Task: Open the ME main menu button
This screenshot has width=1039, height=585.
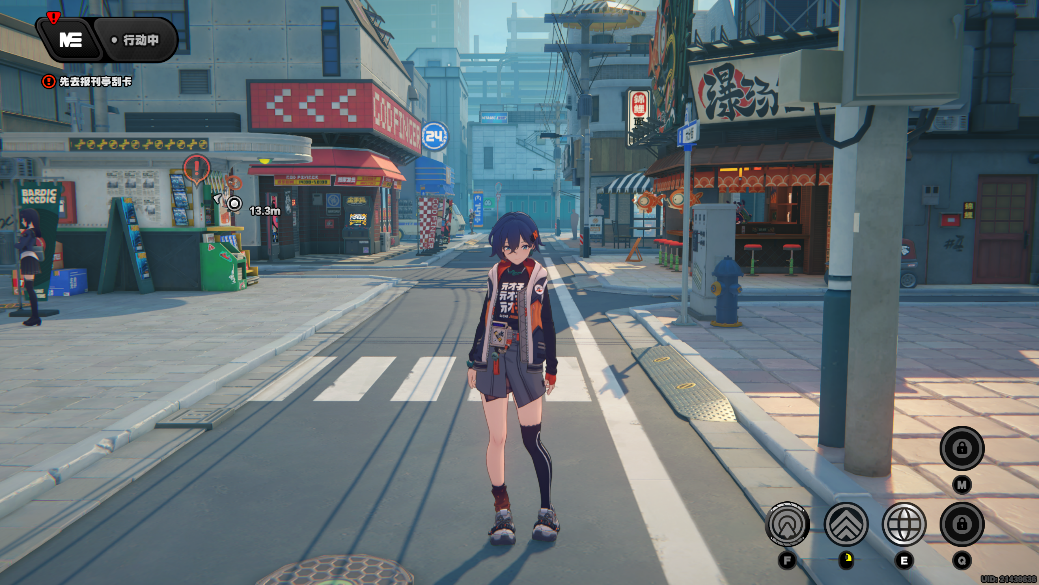Action: (71, 40)
